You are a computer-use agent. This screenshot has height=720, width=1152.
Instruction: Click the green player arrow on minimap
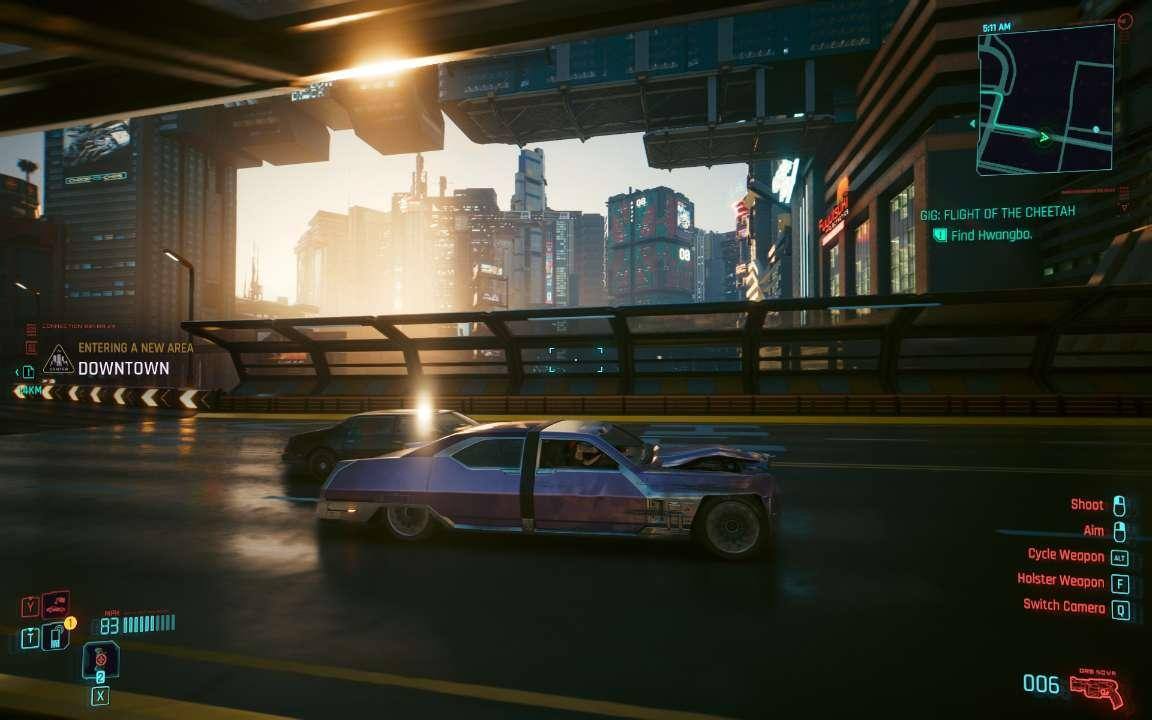(1045, 137)
